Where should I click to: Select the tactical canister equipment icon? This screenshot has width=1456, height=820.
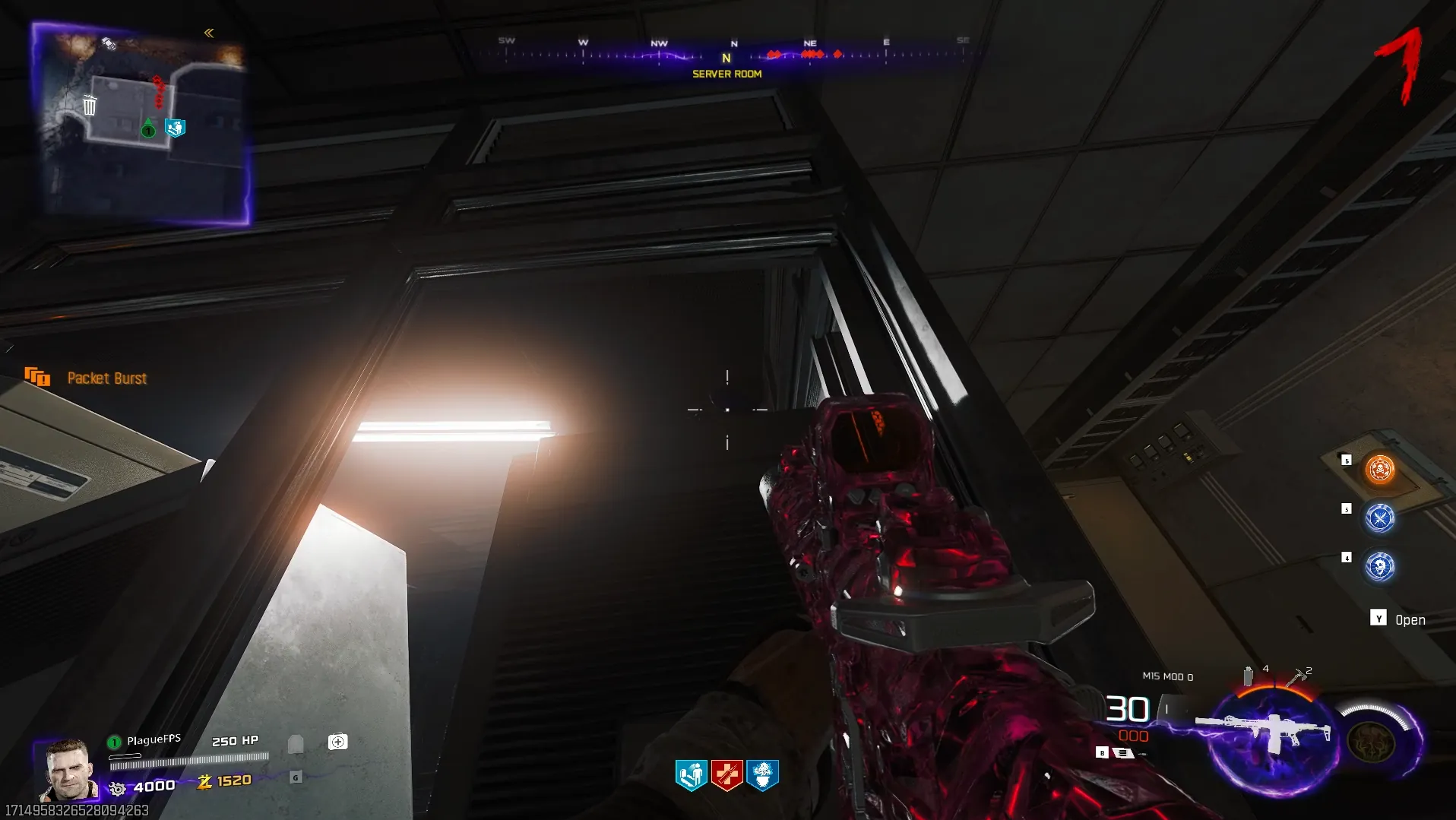pos(1248,676)
